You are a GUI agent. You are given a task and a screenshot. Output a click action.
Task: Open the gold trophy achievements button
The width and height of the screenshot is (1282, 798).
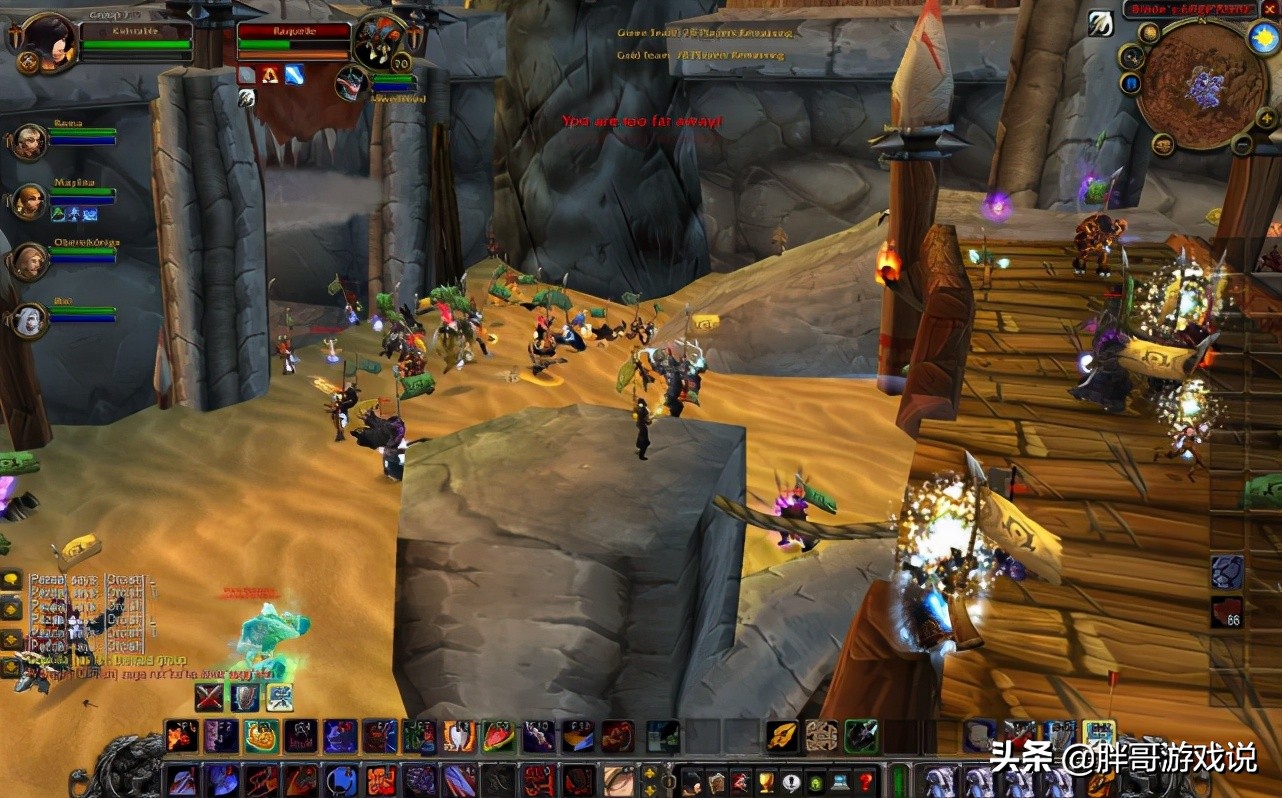click(x=766, y=781)
